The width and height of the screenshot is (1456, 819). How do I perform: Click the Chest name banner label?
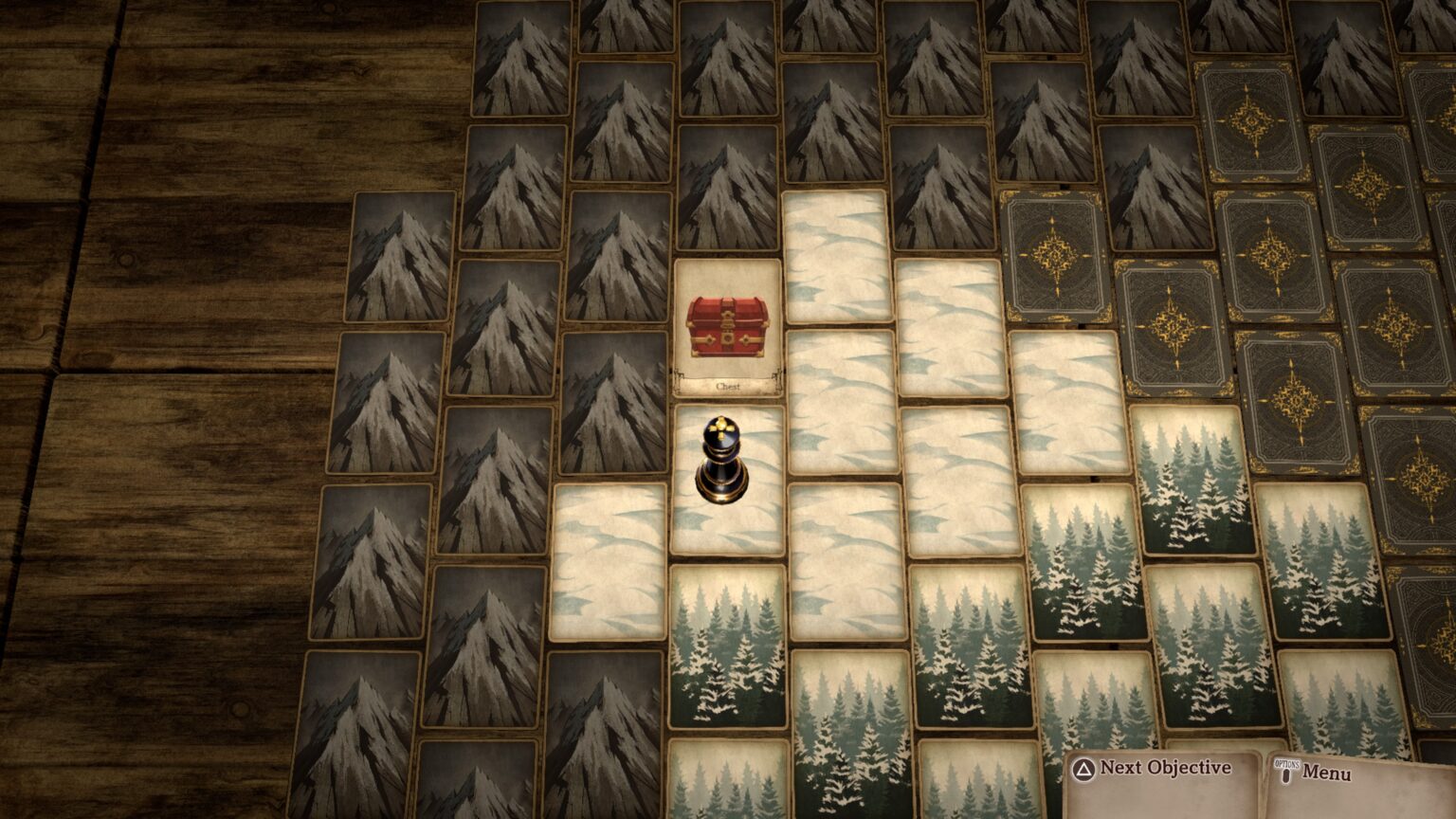[x=726, y=384]
